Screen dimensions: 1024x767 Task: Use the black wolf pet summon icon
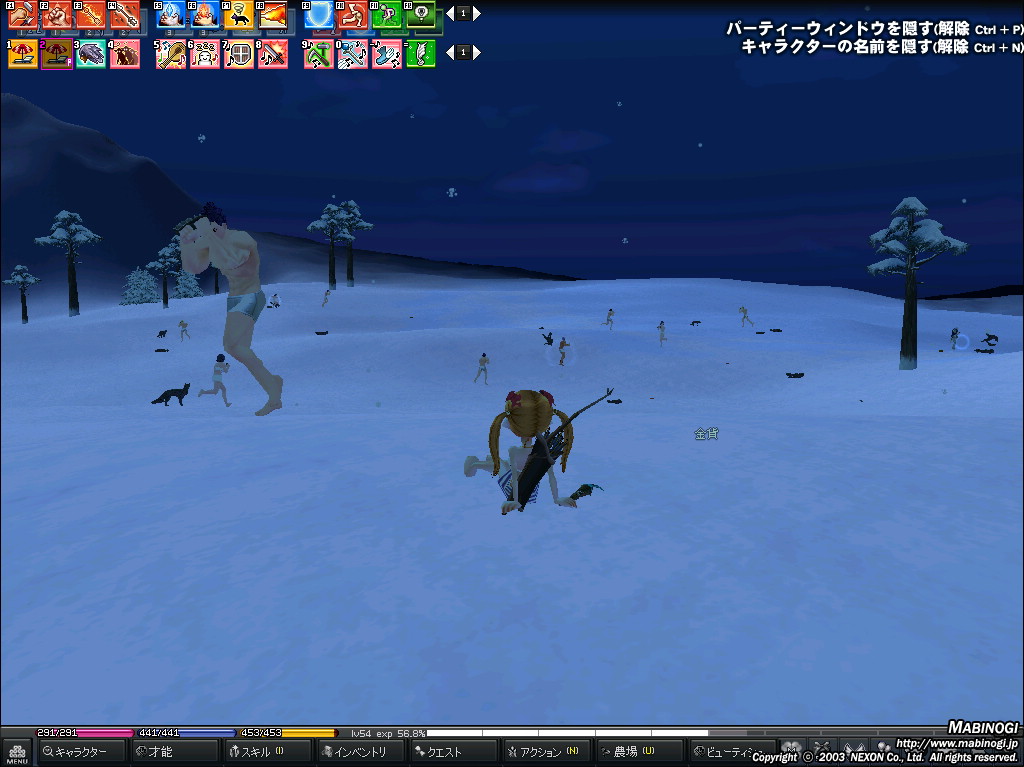(x=239, y=15)
